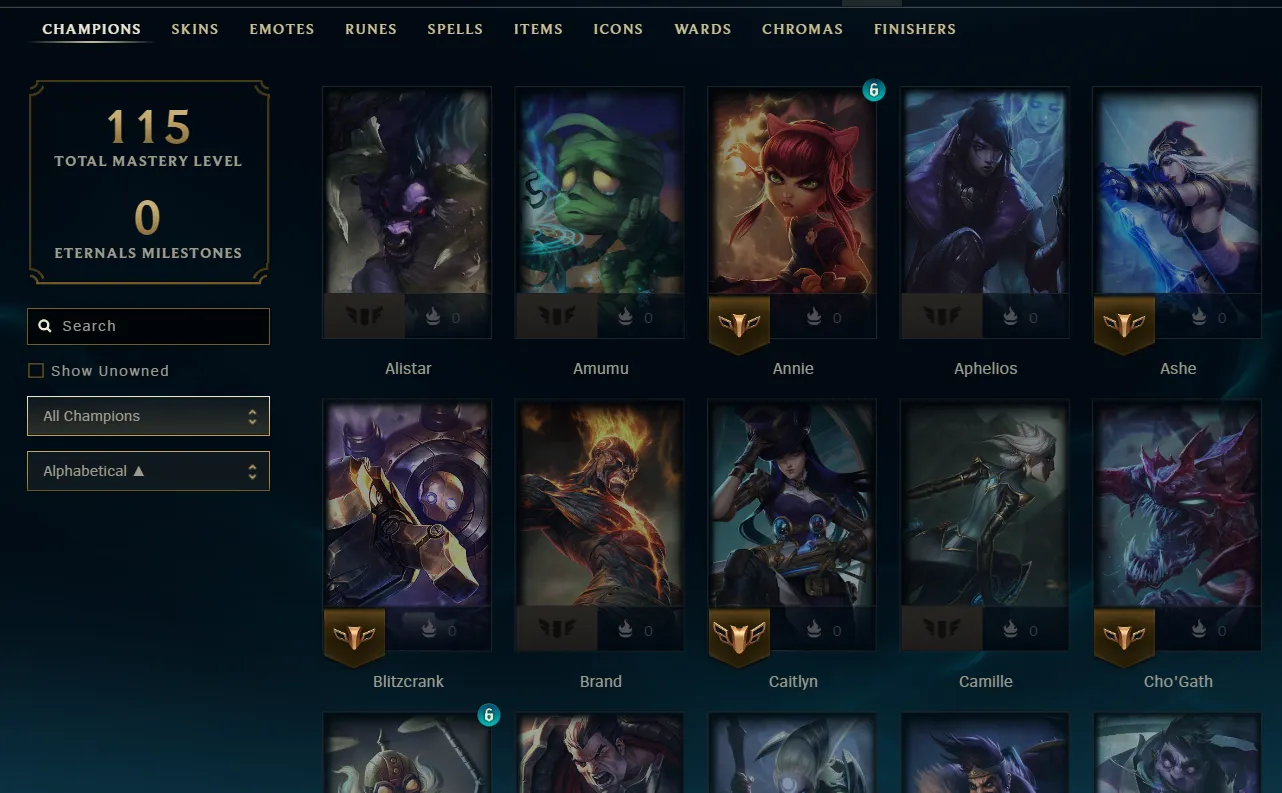View the Finishers tab
Viewport: 1282px width, 793px height.
915,29
